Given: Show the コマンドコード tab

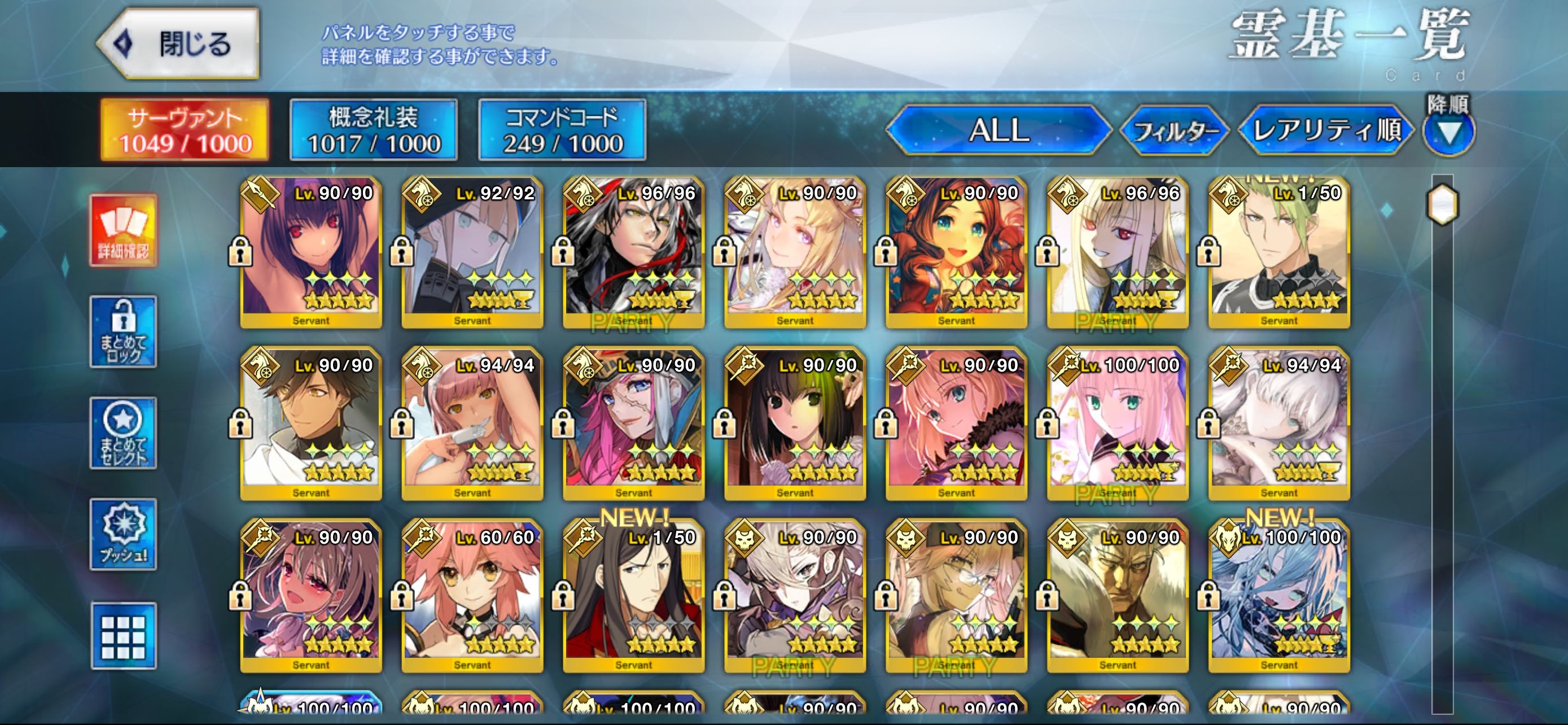Looking at the screenshot, I should (x=562, y=130).
